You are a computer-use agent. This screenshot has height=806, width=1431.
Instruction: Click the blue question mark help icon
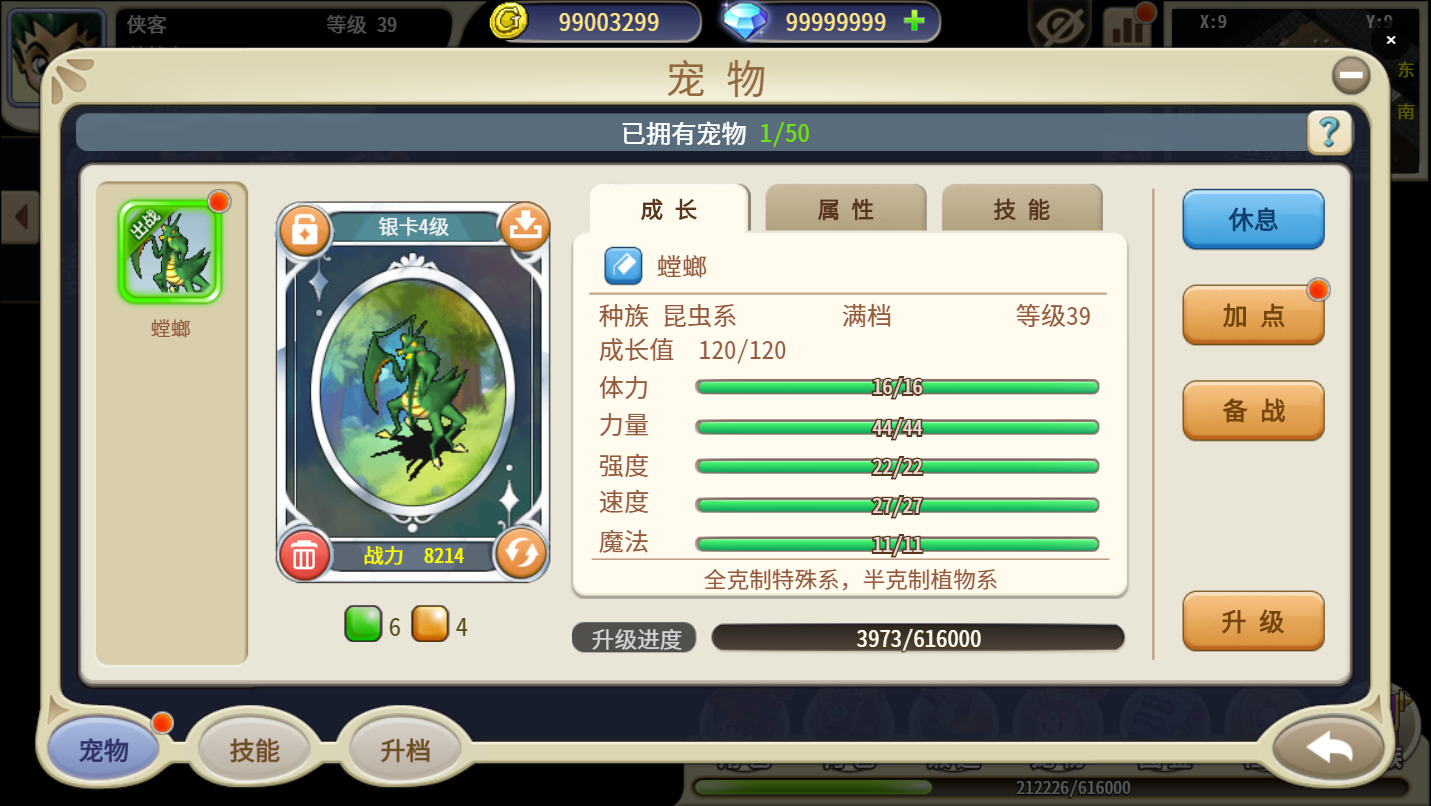1329,133
